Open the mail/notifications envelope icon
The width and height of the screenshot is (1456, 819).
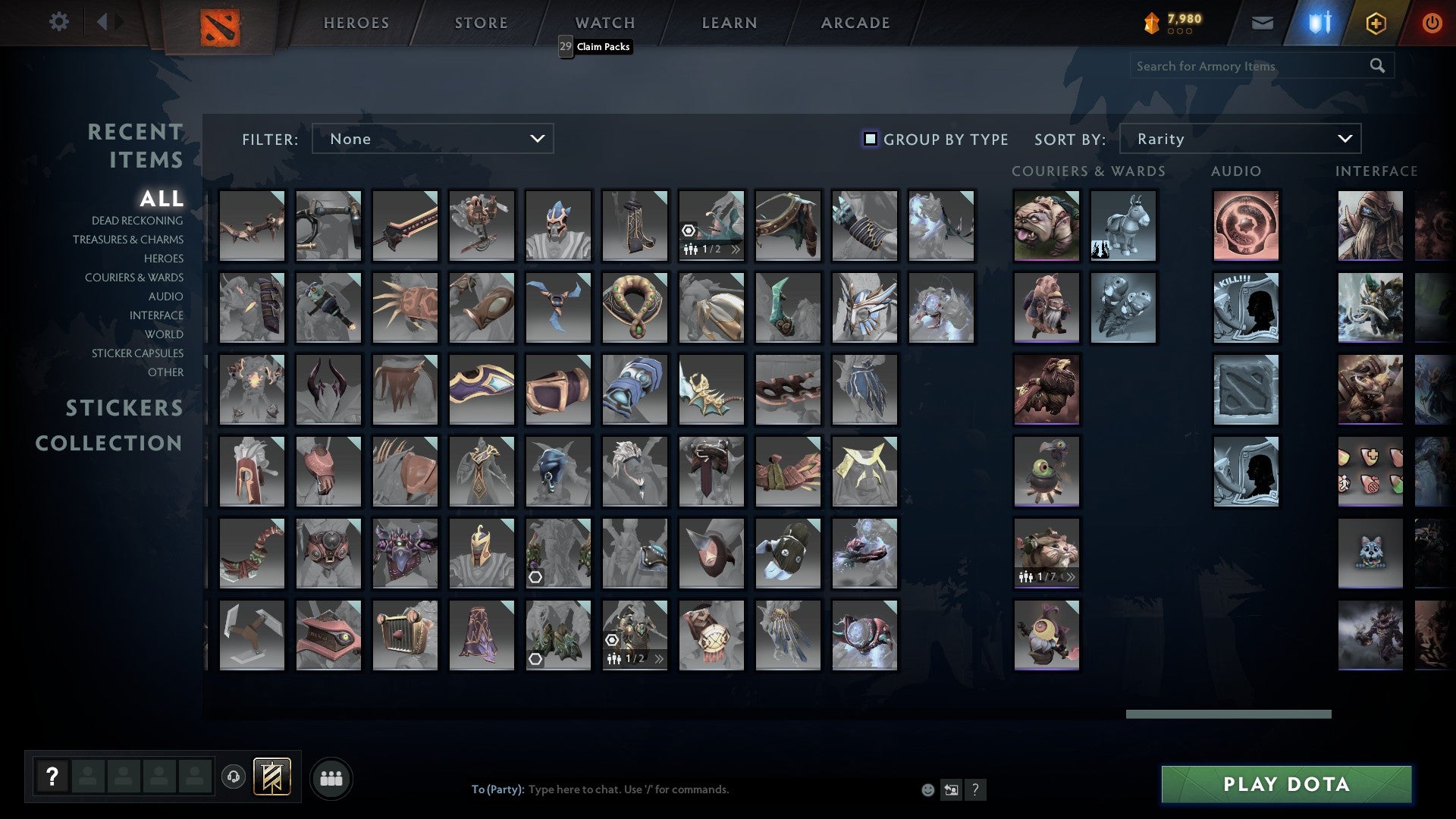click(1262, 22)
